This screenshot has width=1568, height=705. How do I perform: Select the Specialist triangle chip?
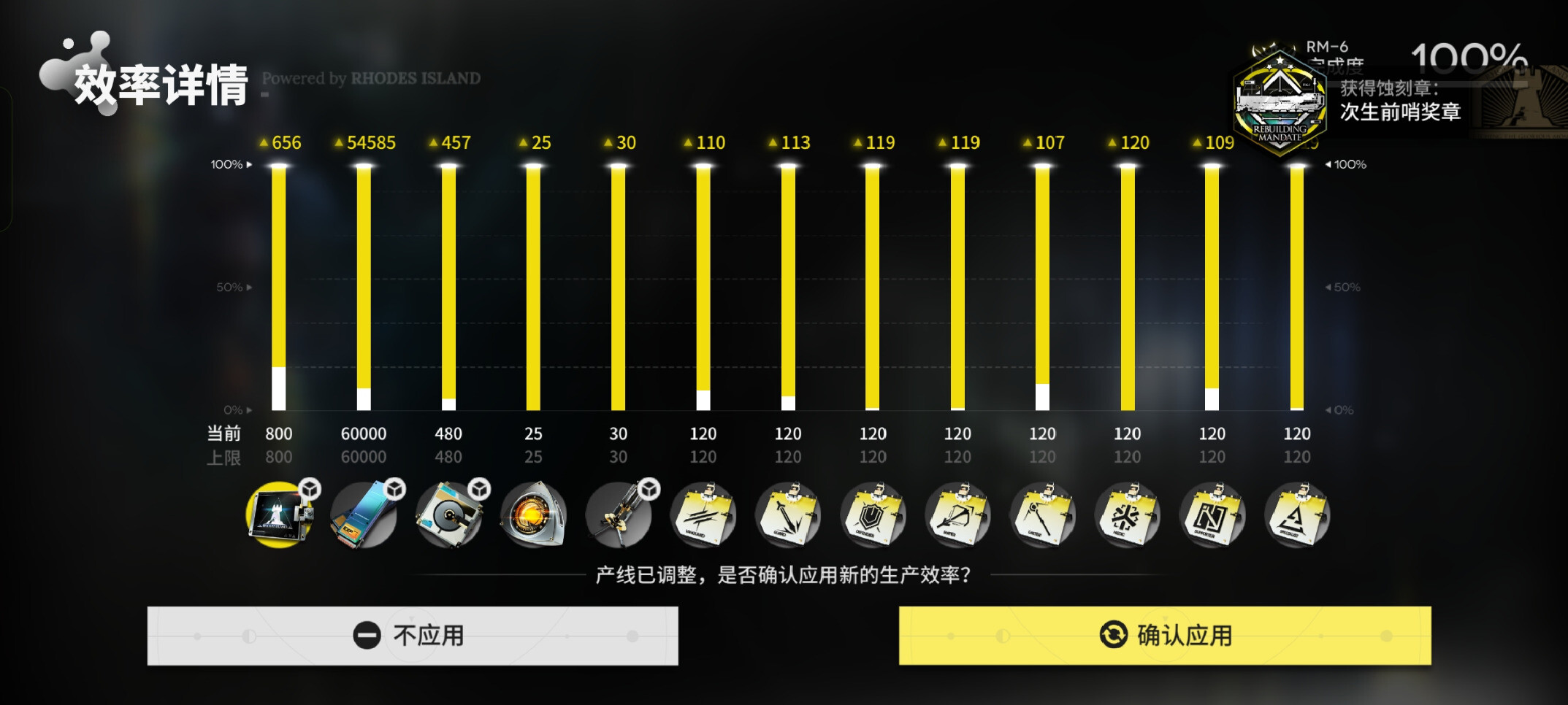(1297, 515)
